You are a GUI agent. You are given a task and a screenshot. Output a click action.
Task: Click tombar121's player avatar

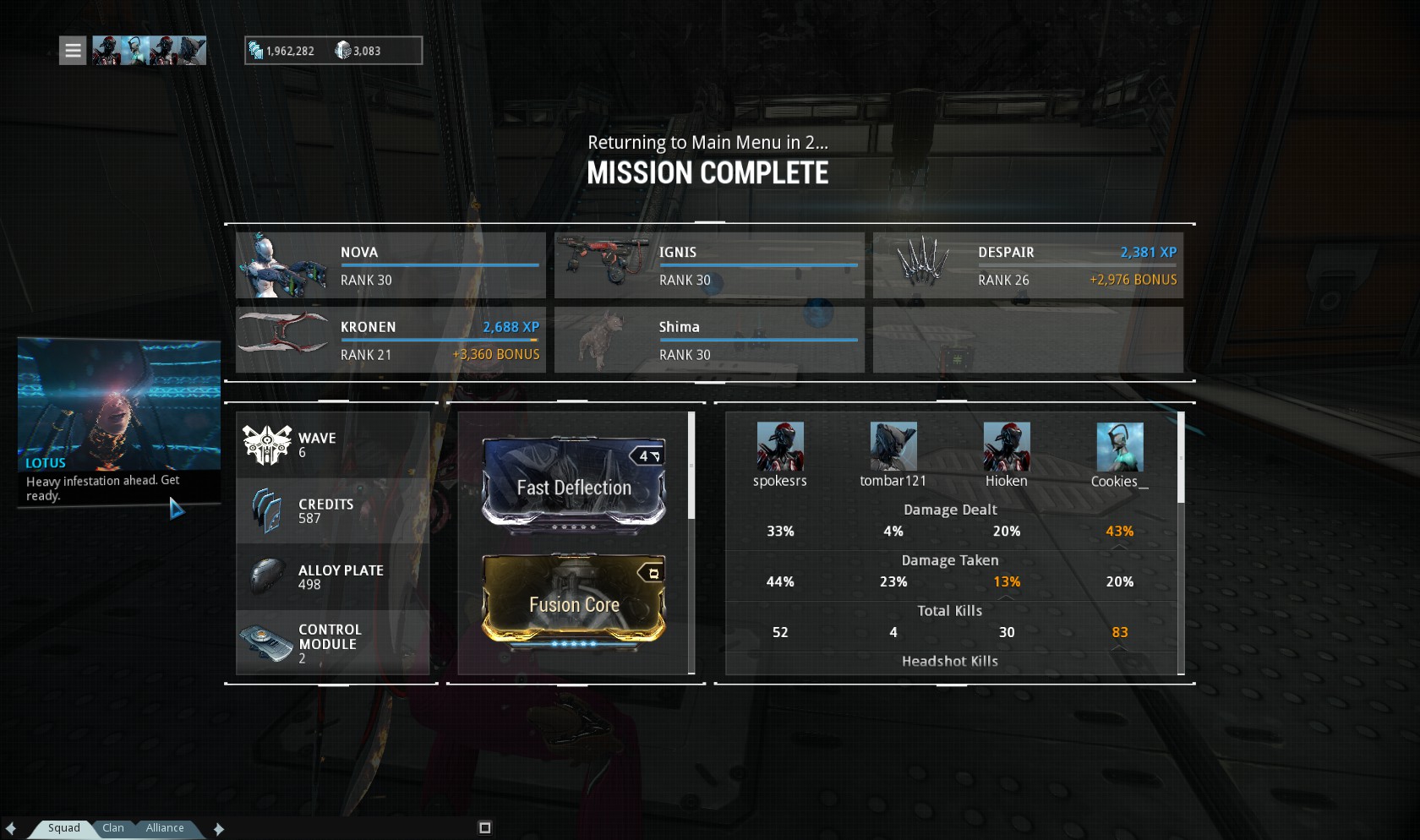[893, 446]
